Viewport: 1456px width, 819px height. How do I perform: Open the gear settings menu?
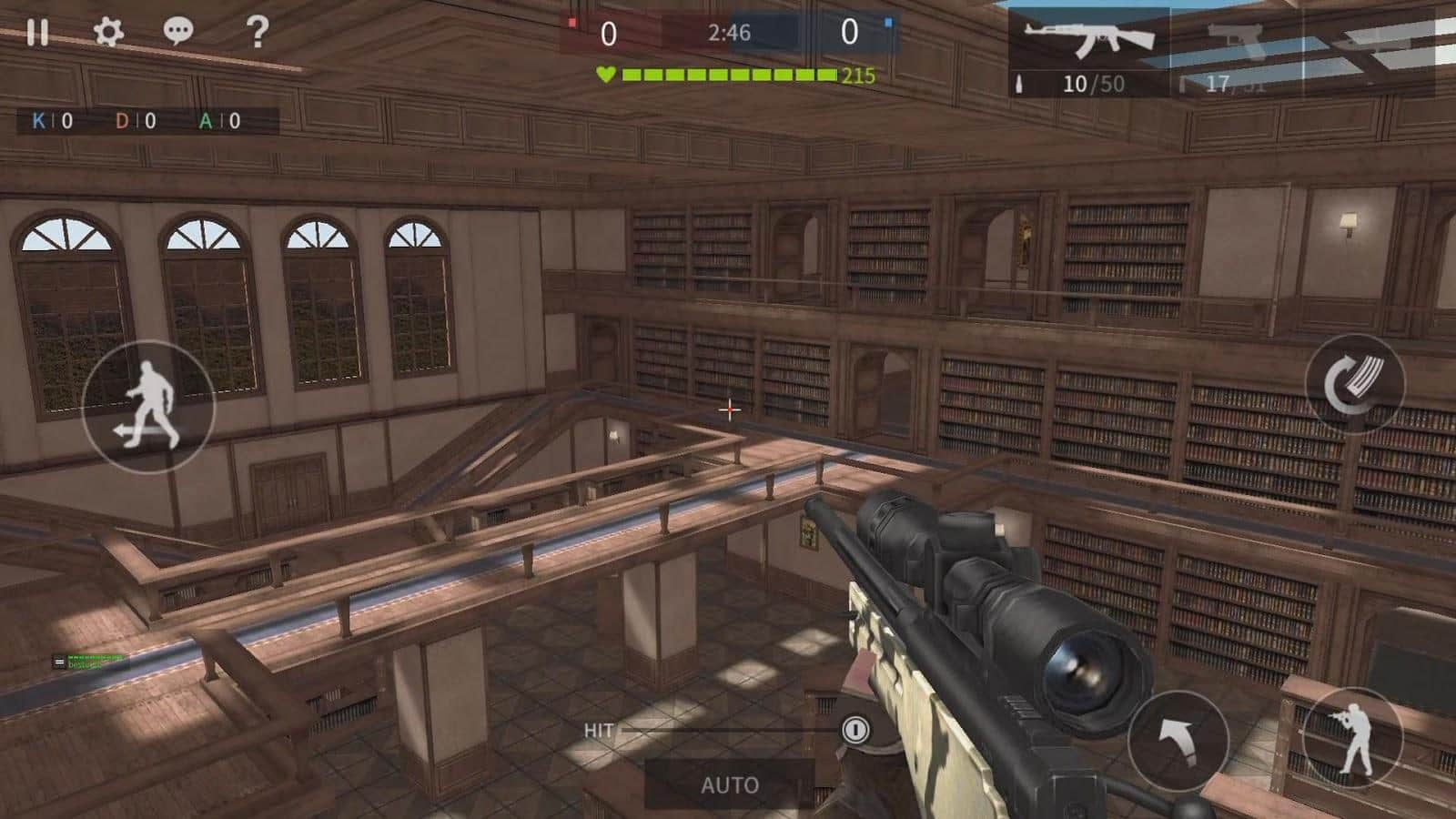(108, 33)
